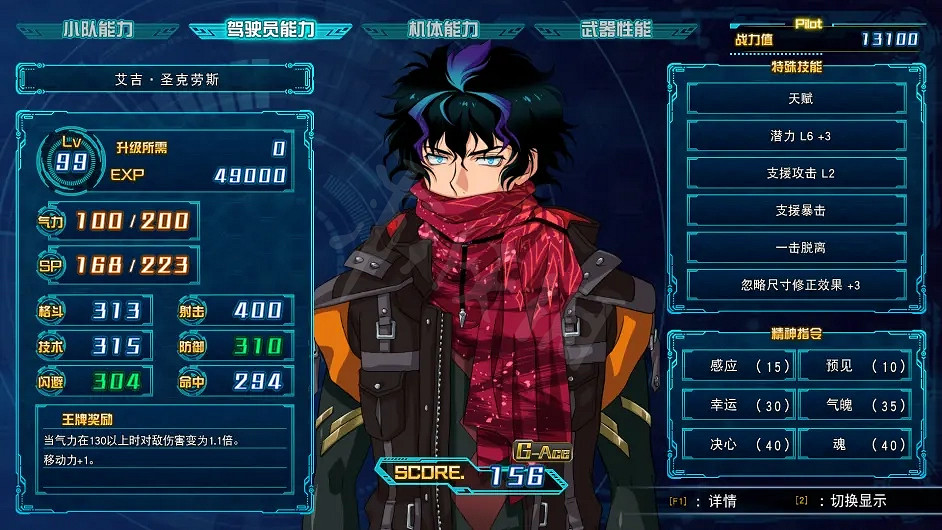Click the 支援攻击 L2 skill entry
The width and height of the screenshot is (942, 530).
(797, 173)
